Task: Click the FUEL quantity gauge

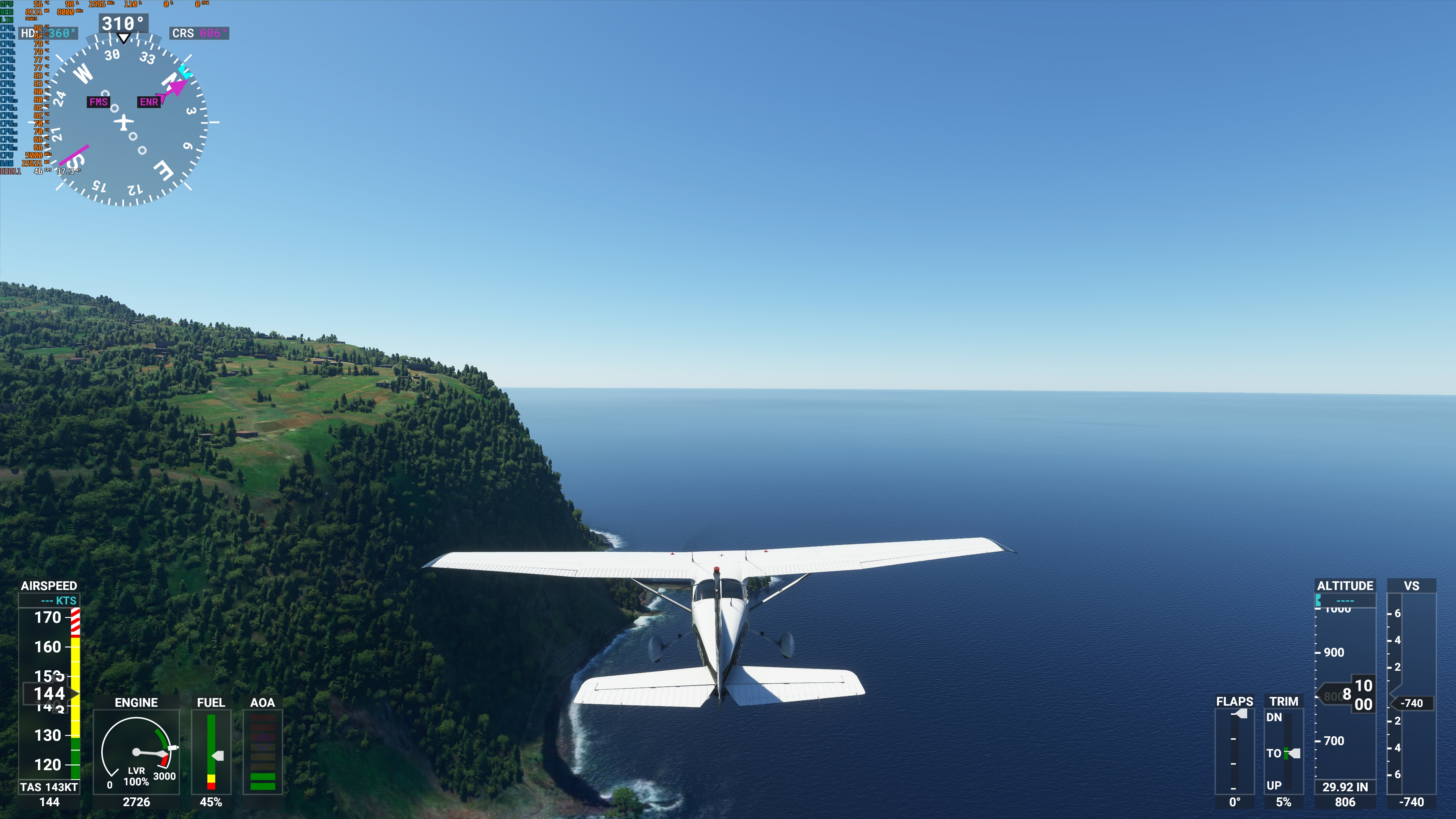Action: (211, 752)
